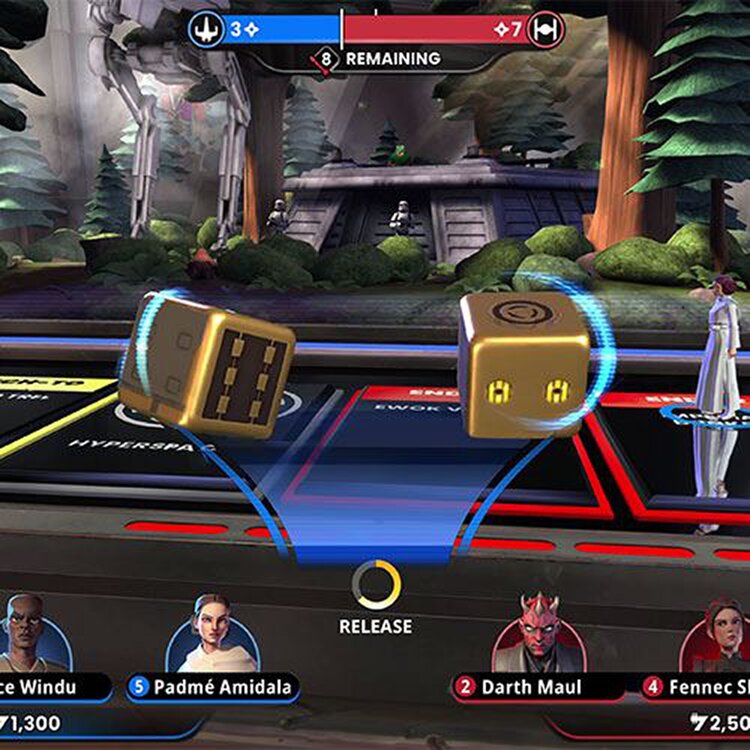Click the Release dice ring
The image size is (750, 750).
point(376,585)
